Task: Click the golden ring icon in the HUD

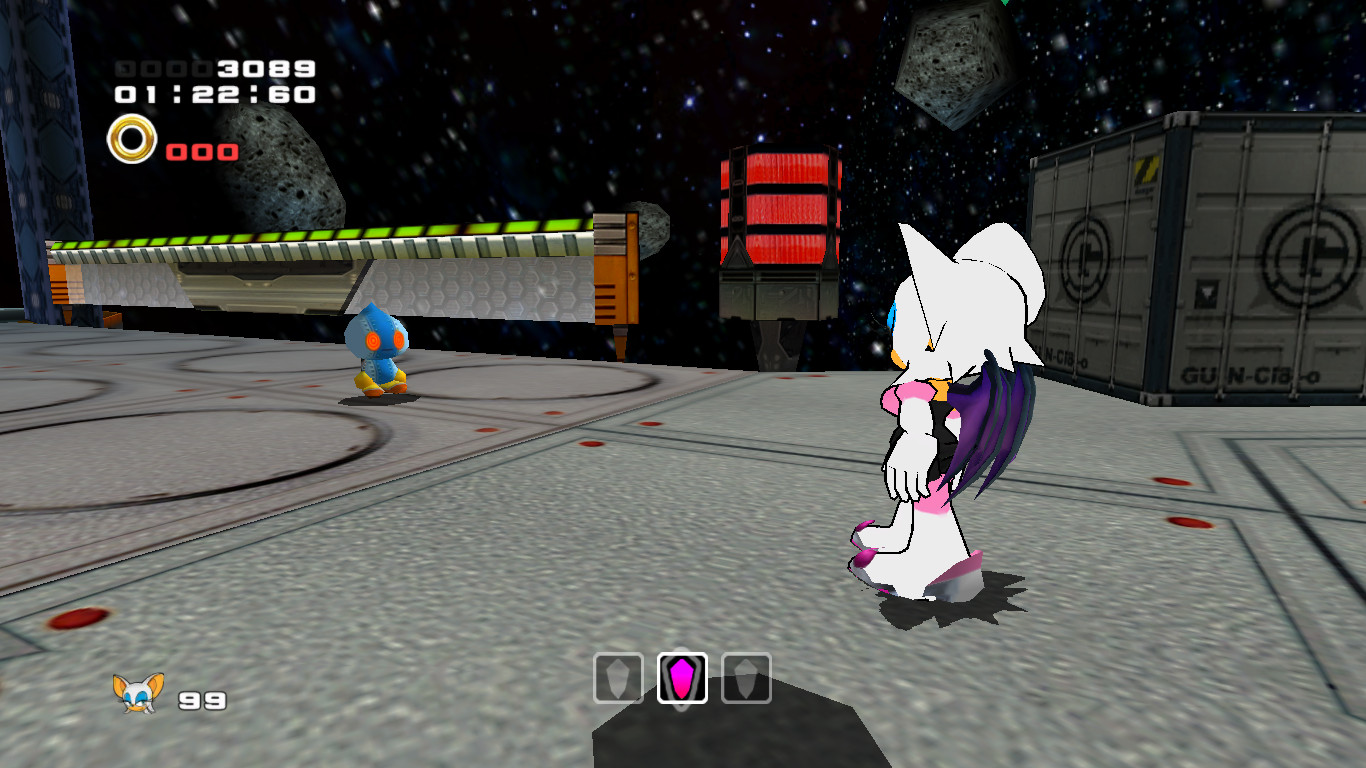Action: [x=132, y=140]
